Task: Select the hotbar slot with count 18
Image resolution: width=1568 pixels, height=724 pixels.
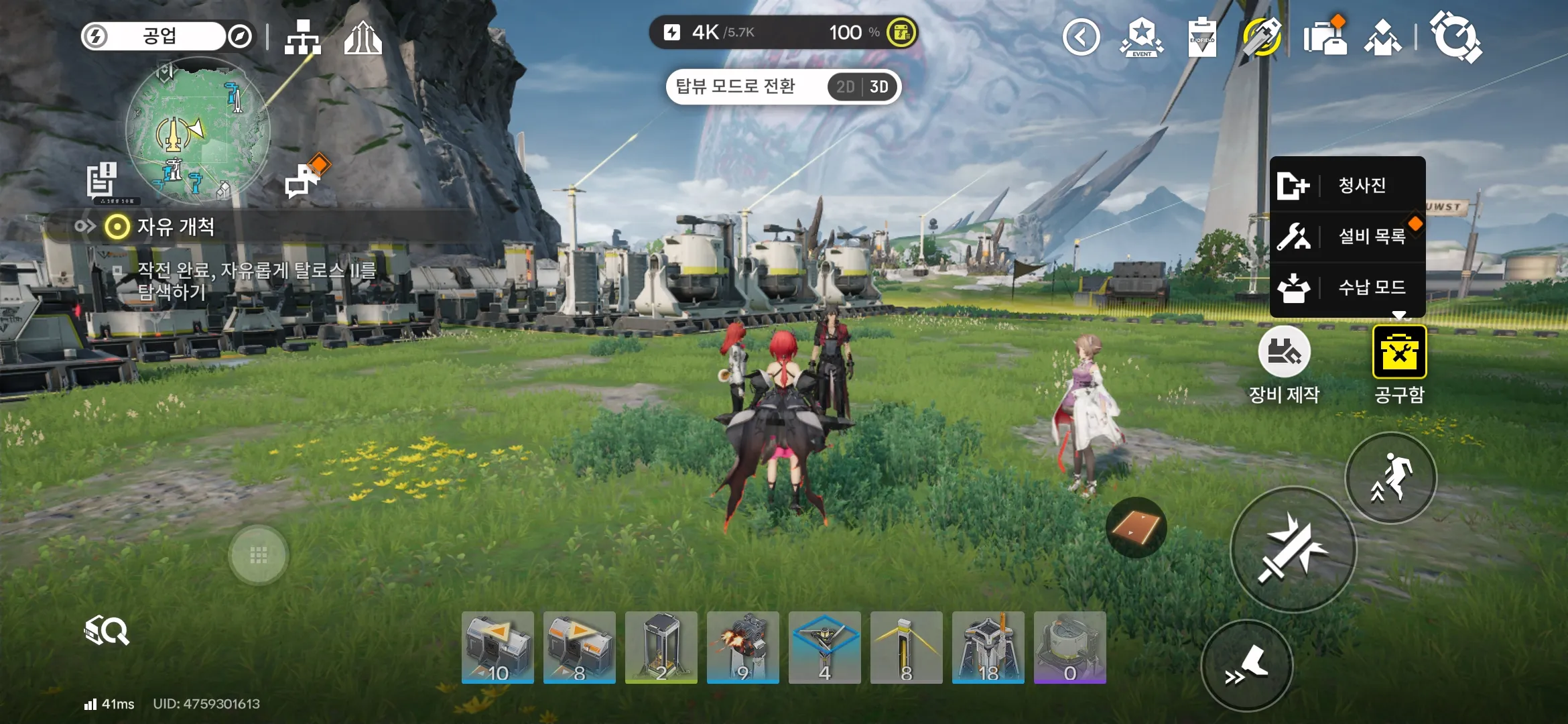Action: [x=988, y=648]
